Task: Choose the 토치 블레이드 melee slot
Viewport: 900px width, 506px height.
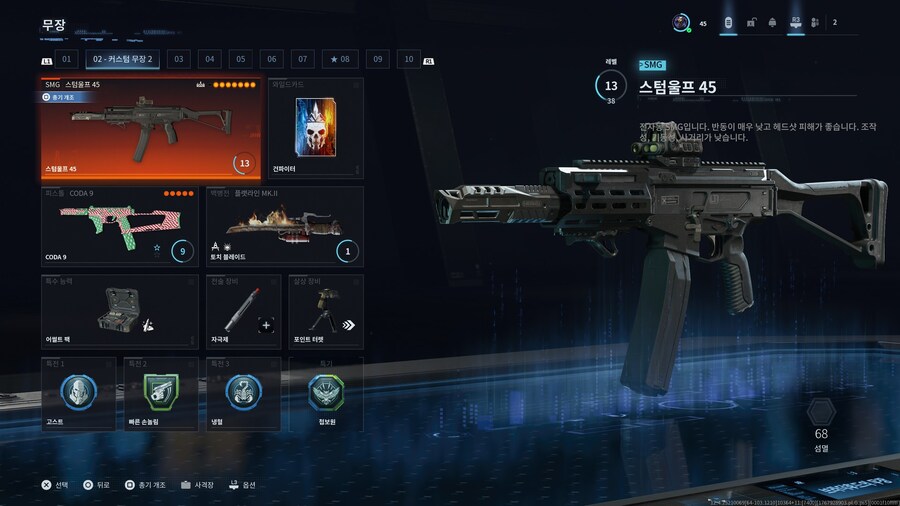Action: pos(284,226)
